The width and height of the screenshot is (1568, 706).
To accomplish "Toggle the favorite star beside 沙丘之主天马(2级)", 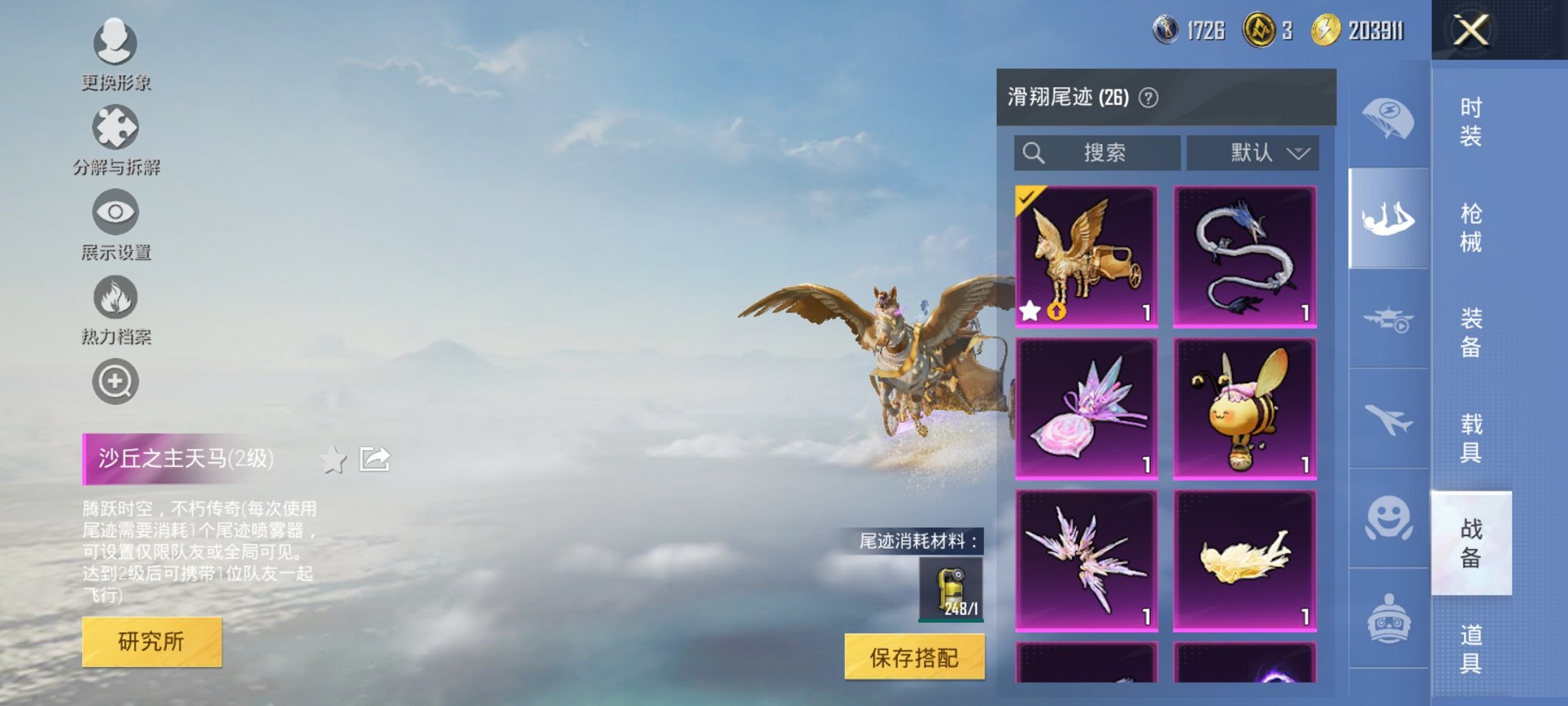I will [x=334, y=459].
